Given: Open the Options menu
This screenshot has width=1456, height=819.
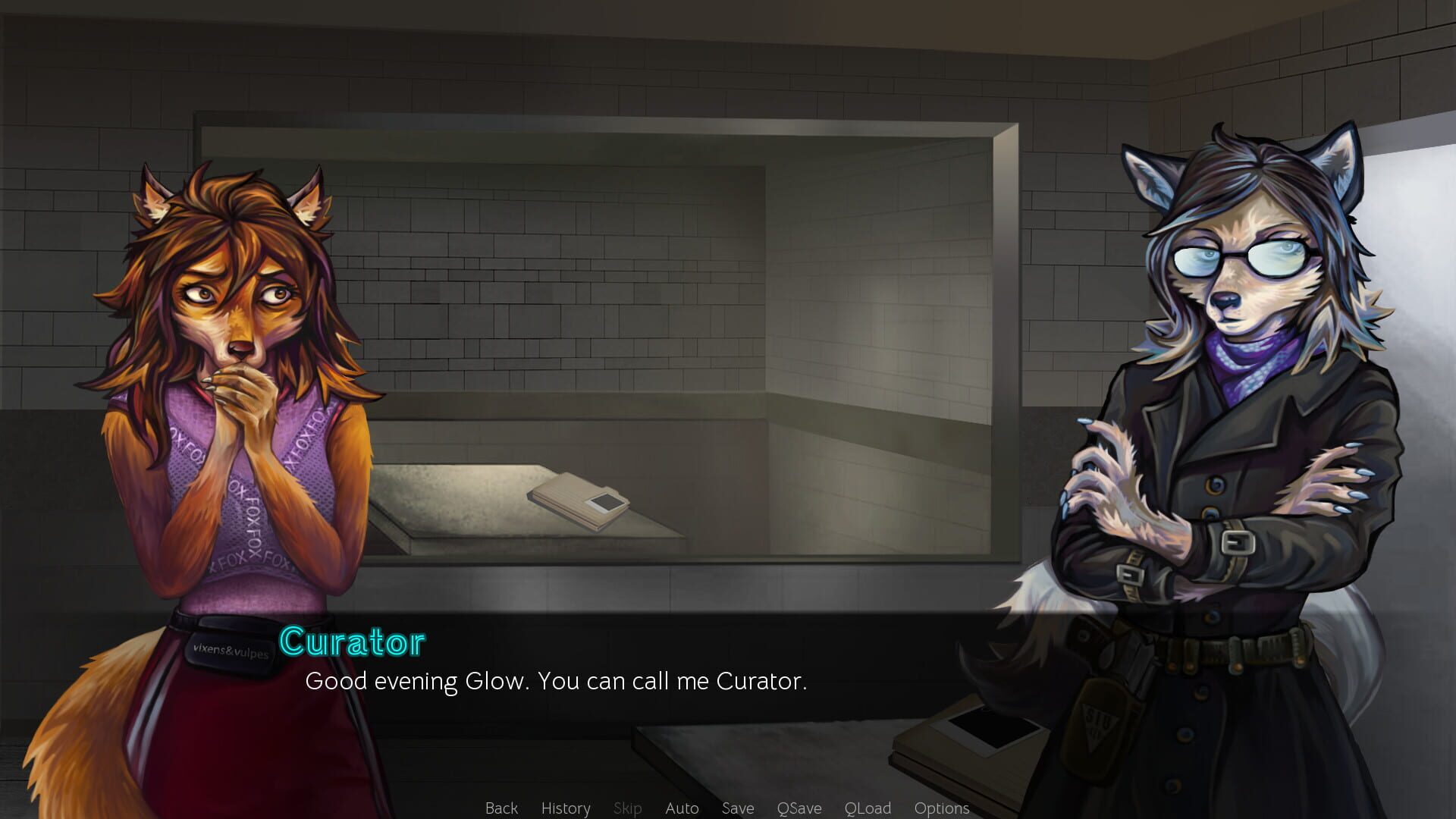Looking at the screenshot, I should (942, 808).
